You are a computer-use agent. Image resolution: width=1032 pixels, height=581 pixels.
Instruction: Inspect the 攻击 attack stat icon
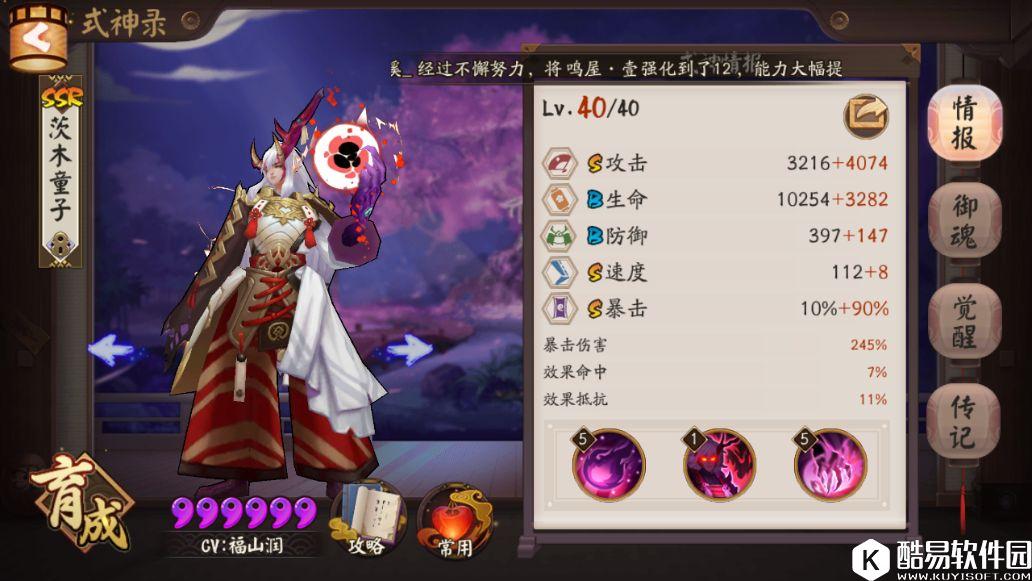tap(558, 163)
